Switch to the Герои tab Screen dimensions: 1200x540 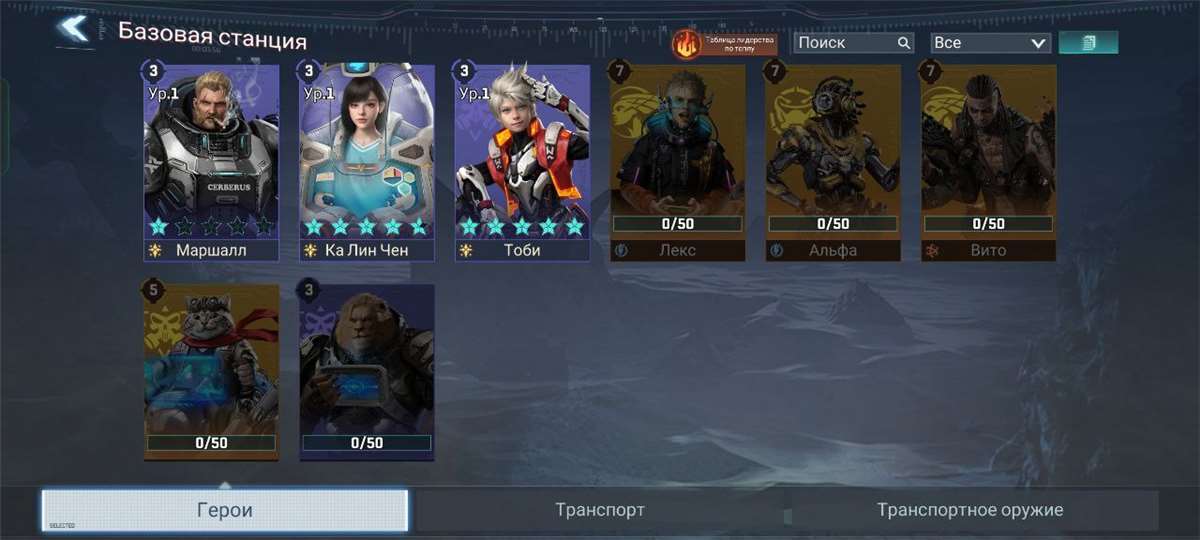click(x=225, y=510)
